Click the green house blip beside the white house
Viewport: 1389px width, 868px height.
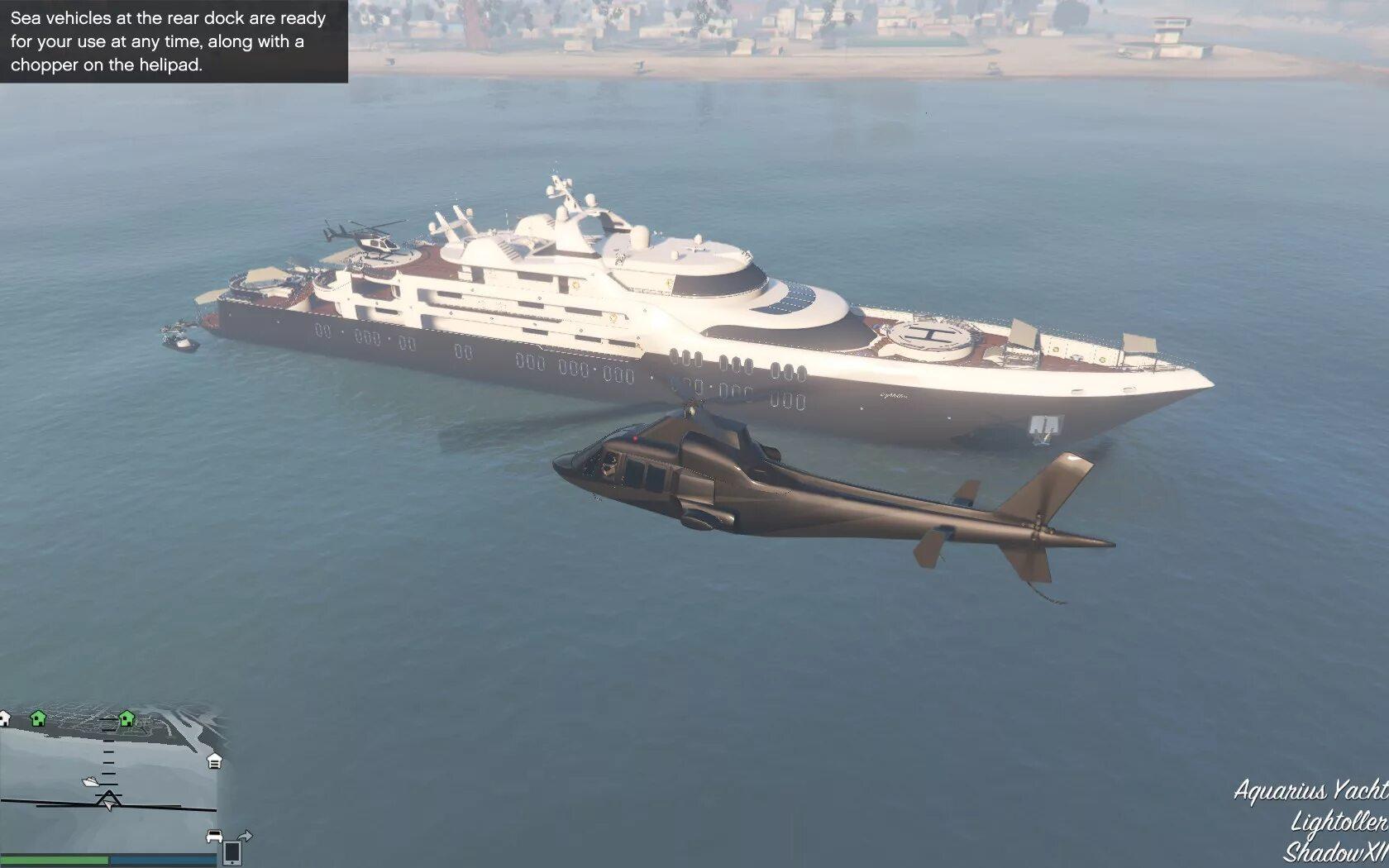(38, 718)
